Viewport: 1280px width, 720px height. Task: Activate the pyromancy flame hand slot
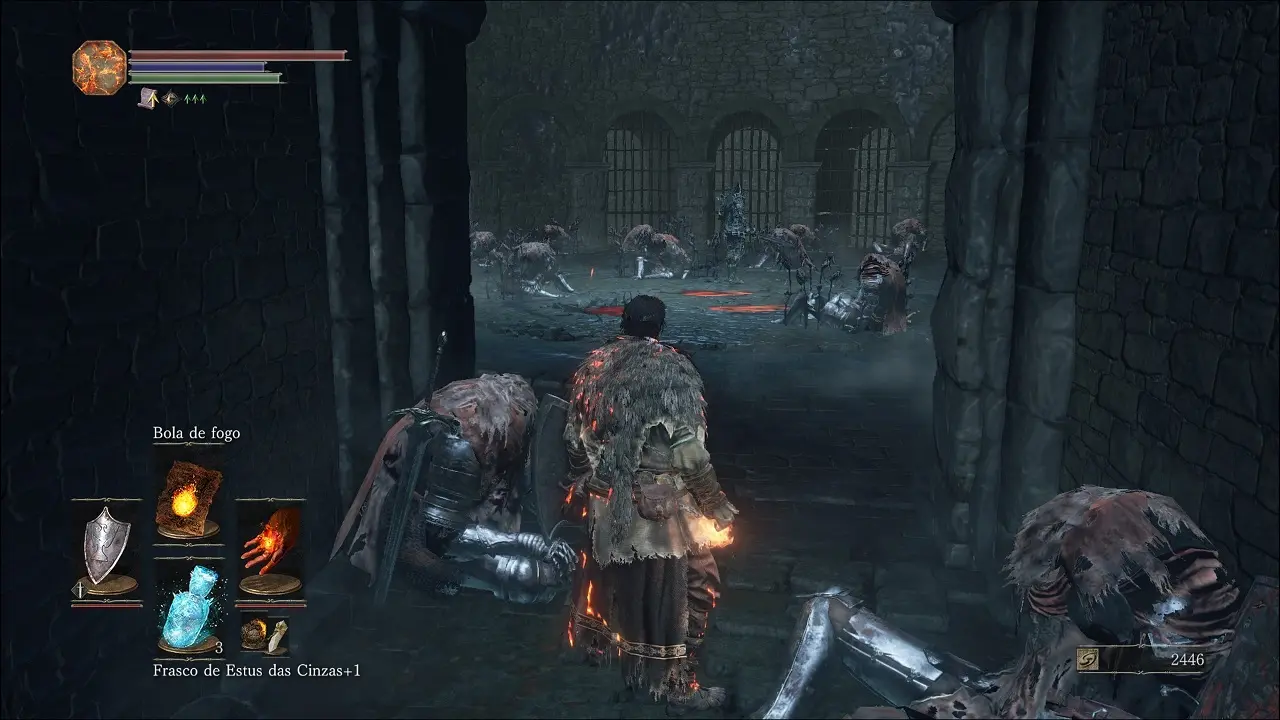[x=269, y=548]
